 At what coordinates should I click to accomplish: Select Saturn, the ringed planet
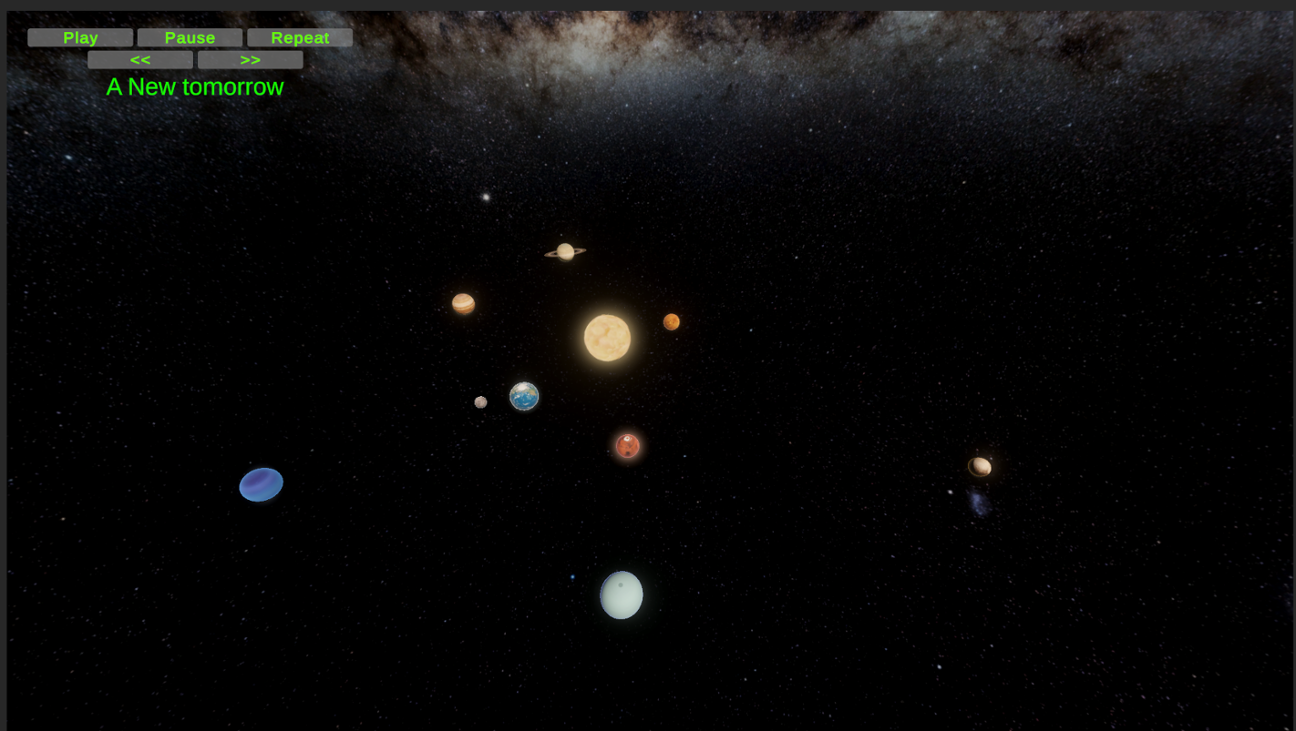point(564,250)
